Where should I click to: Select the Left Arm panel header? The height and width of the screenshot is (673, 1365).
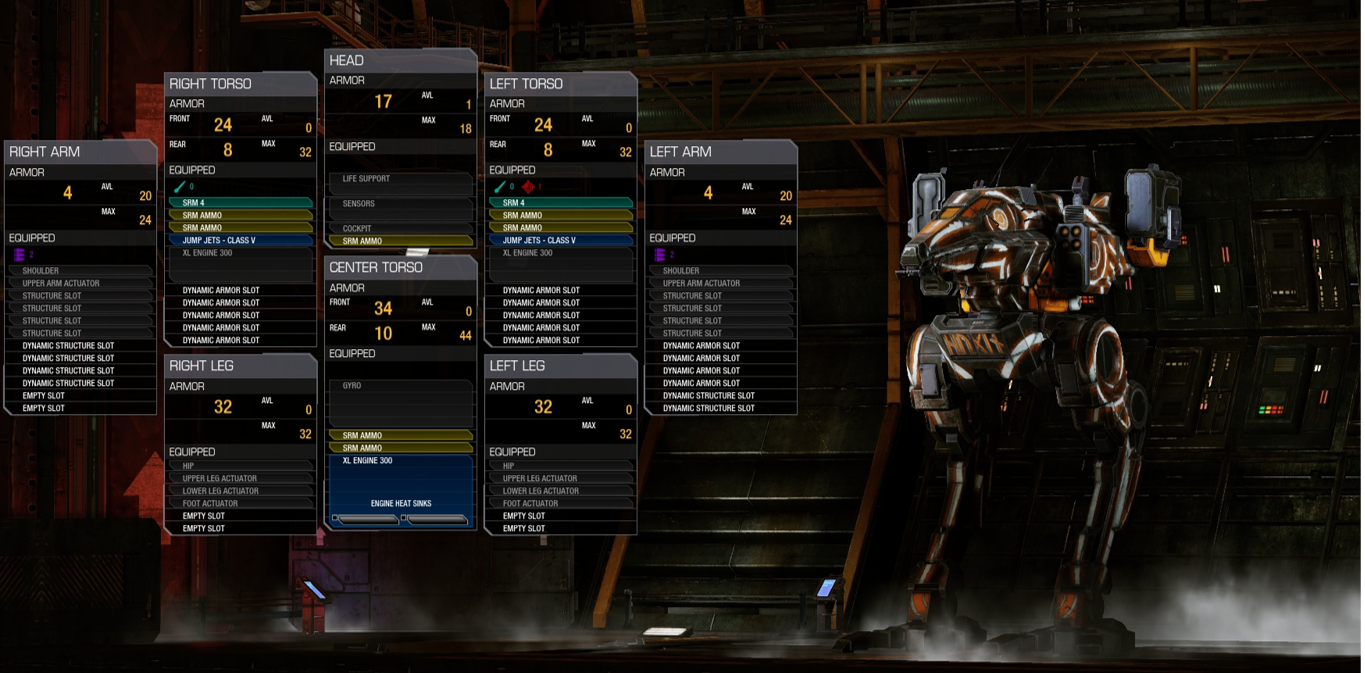[720, 152]
